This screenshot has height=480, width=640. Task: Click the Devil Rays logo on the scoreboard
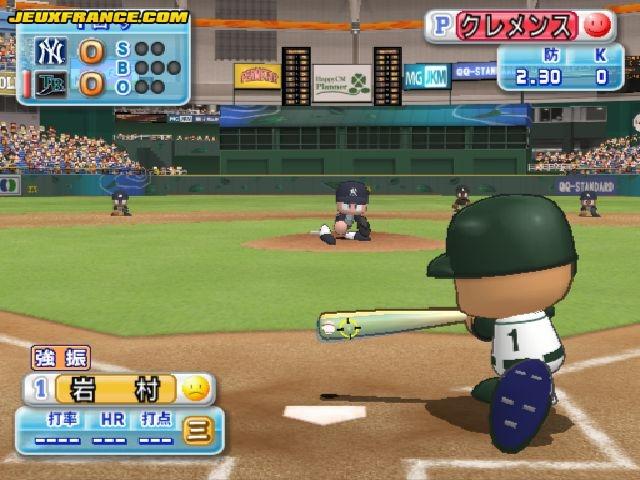tap(50, 84)
